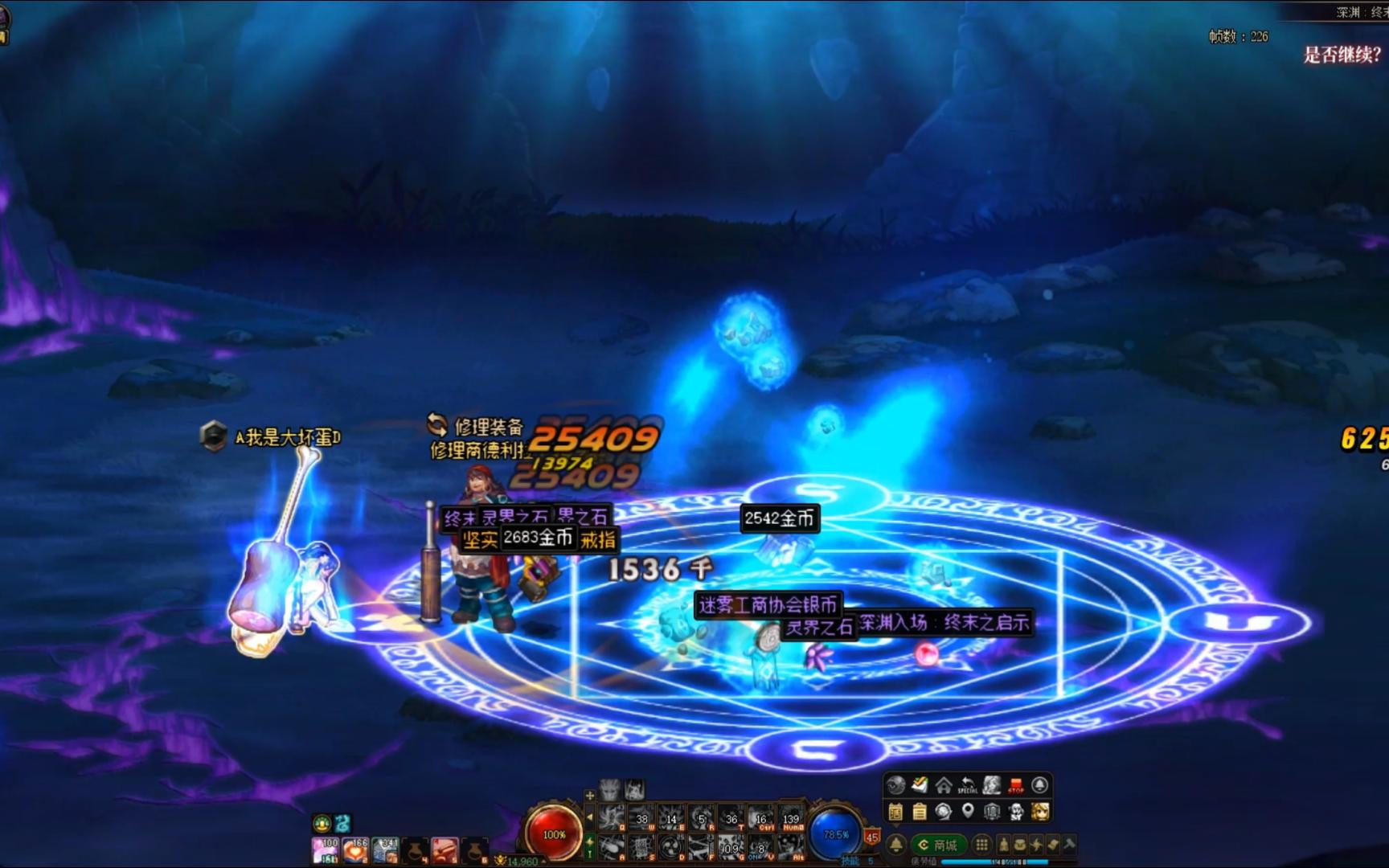
Task: Use the heart consumable in slot 2
Action: coord(354,850)
